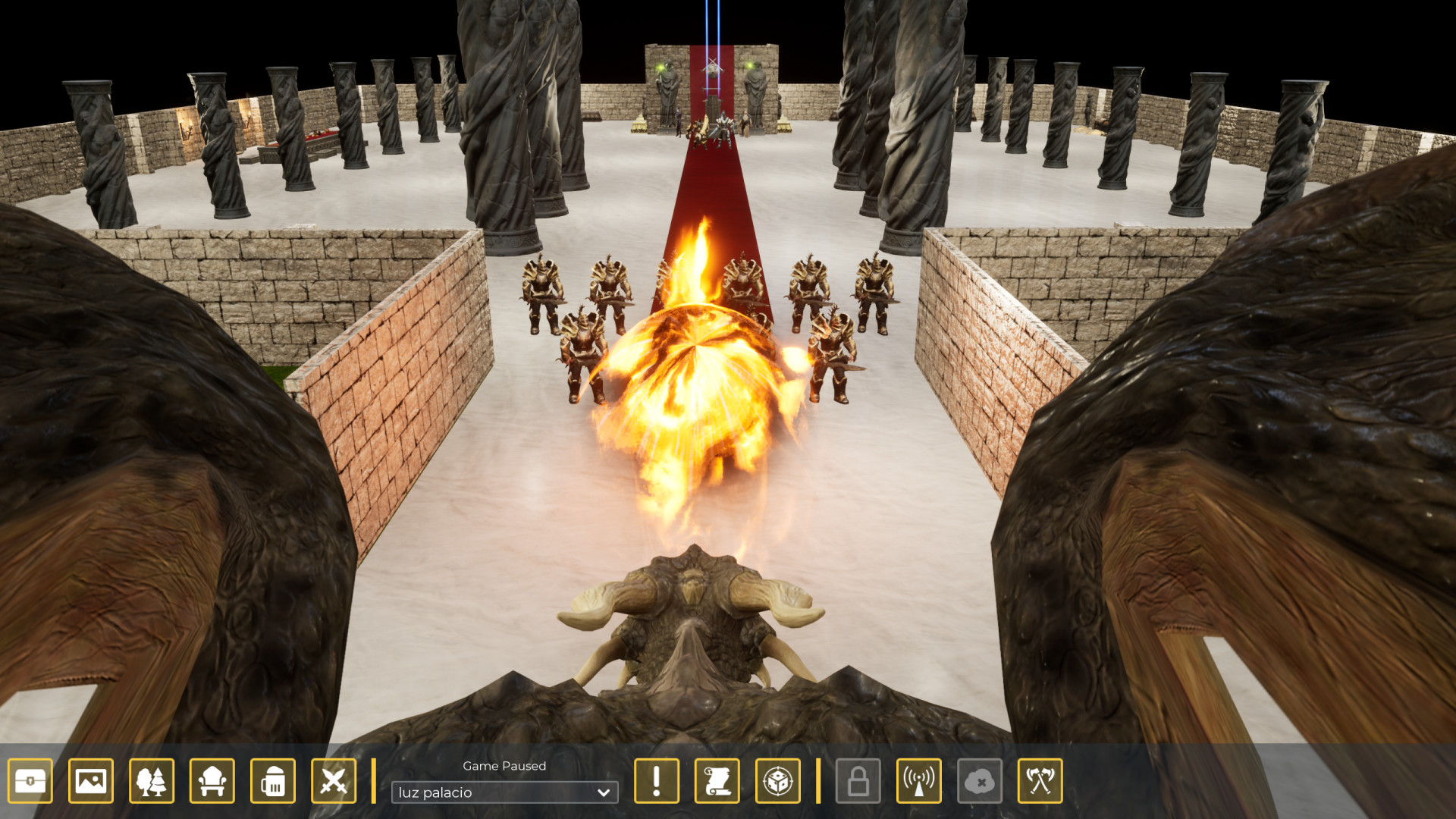Choose the armchair furniture category
This screenshot has width=1456, height=819.
212,780
